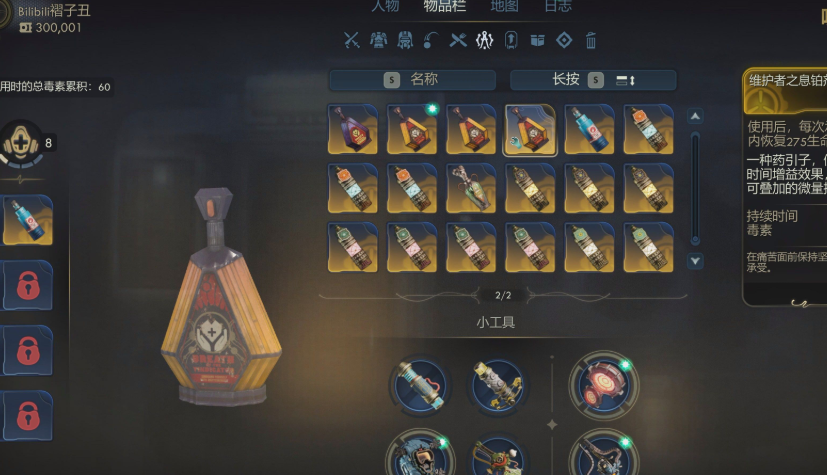Select the diamond-shaped category icon
Image resolution: width=827 pixels, height=475 pixels.
[564, 40]
